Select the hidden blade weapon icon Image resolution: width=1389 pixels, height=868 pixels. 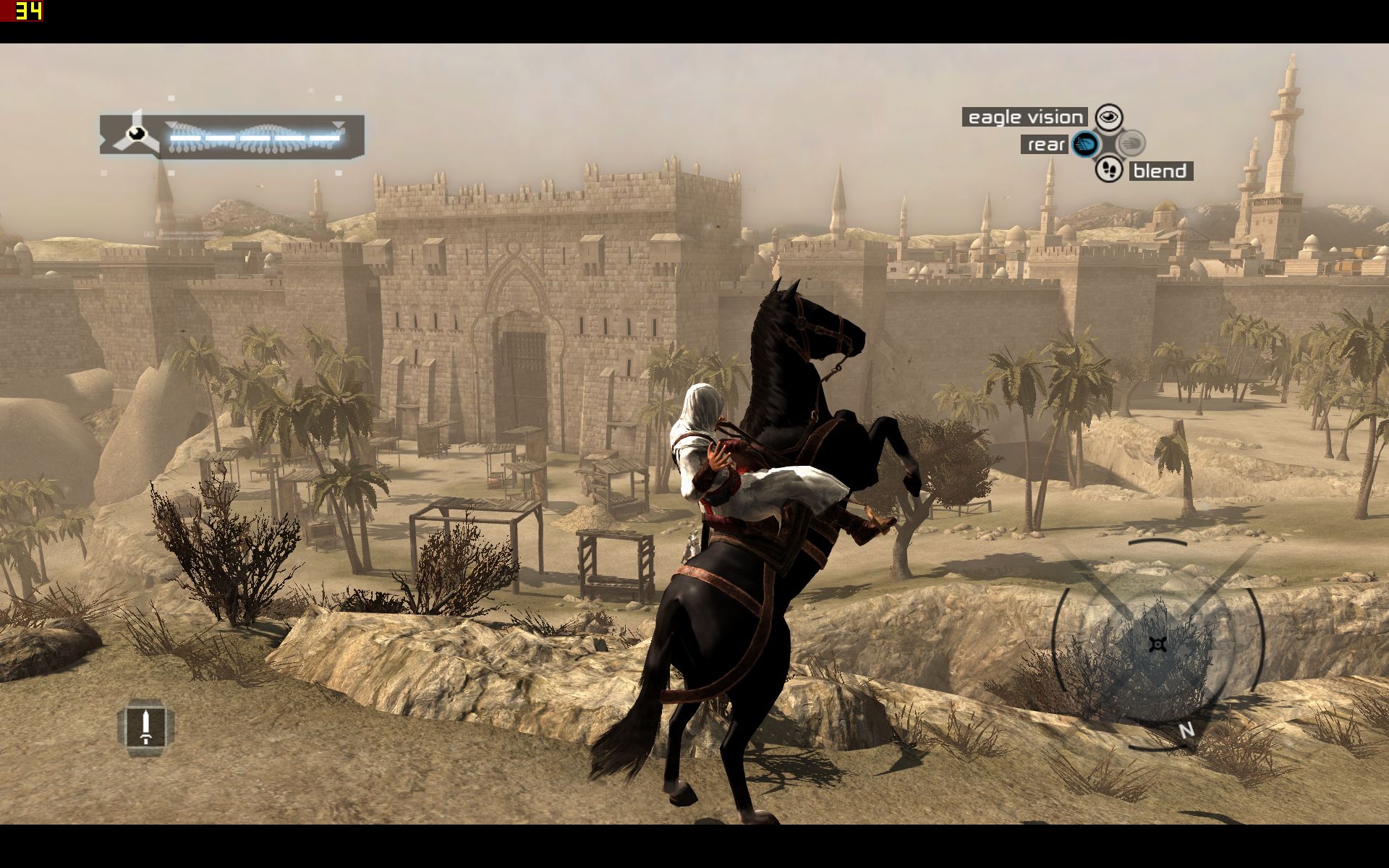(145, 727)
